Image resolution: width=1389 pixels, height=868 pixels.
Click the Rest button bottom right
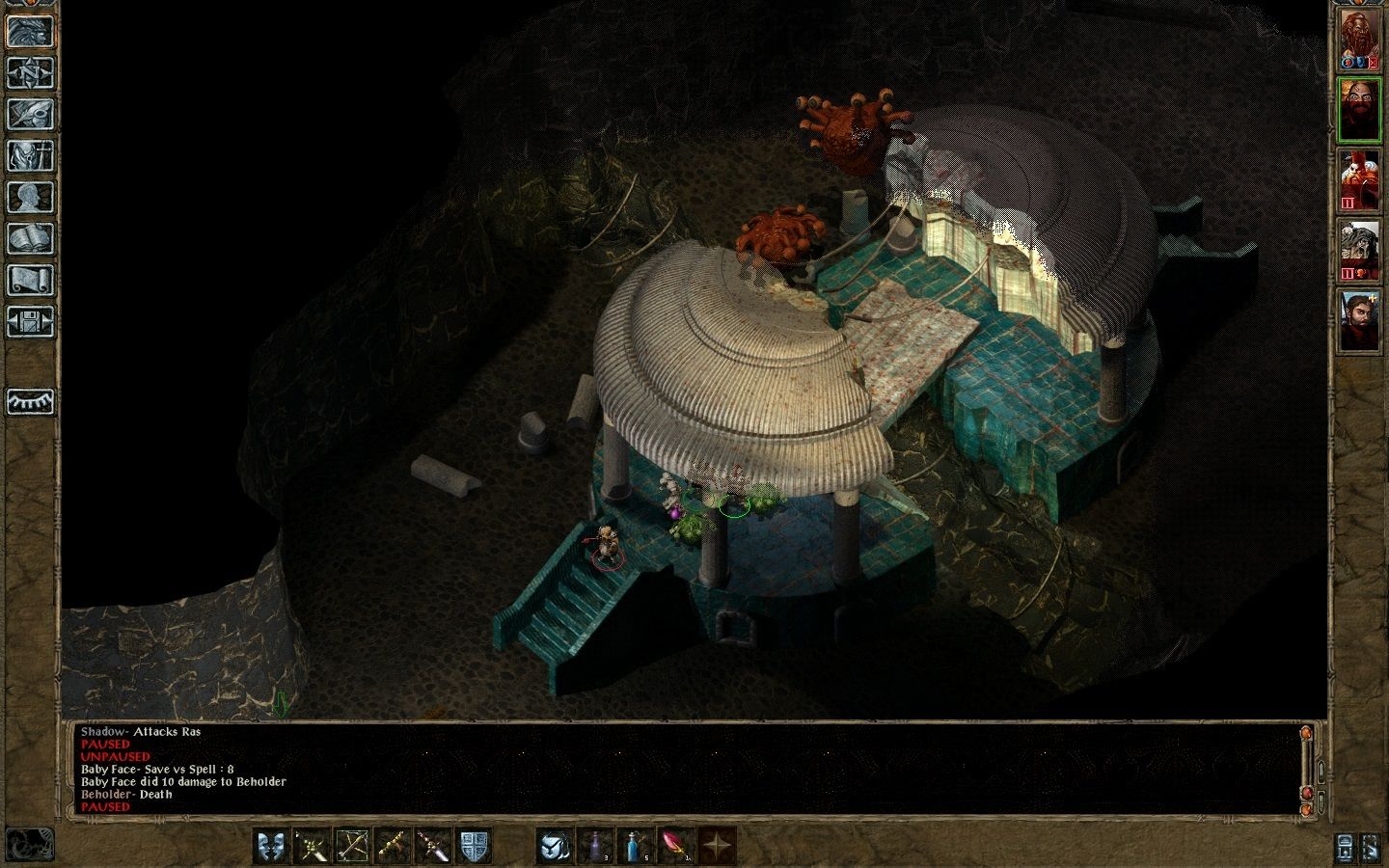click(1346, 849)
